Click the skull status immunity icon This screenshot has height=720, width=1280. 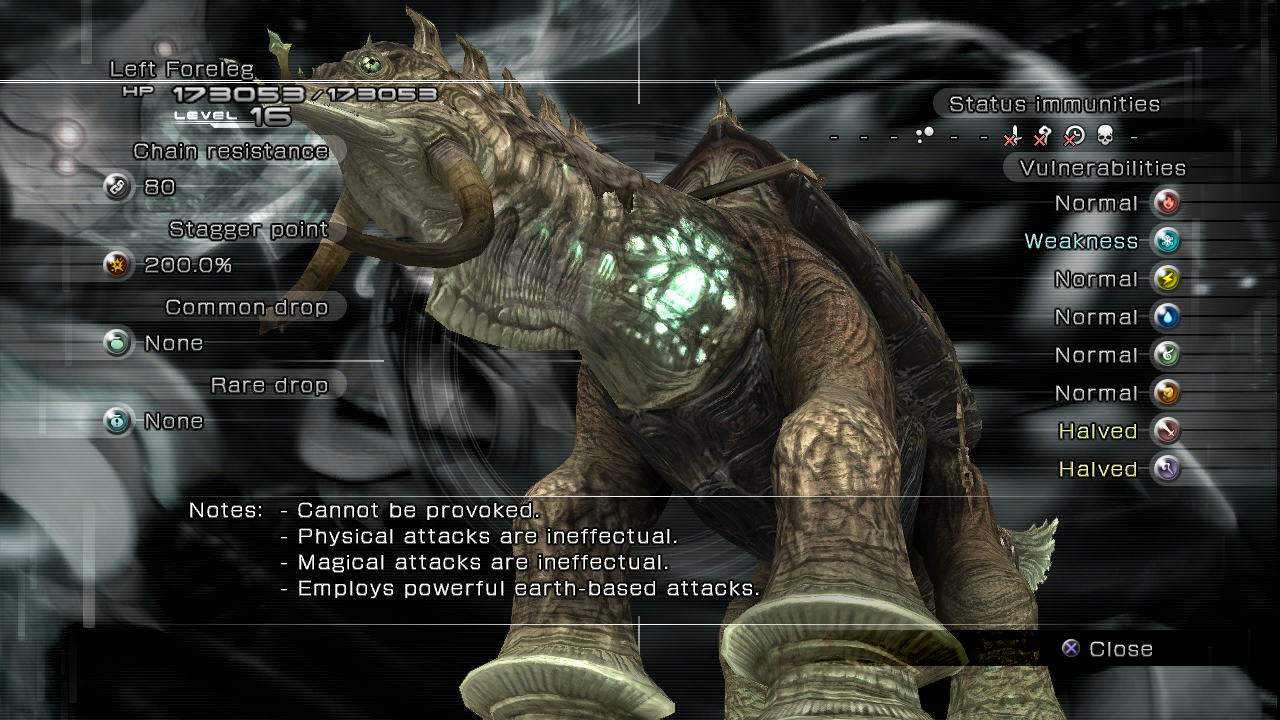(x=1105, y=135)
